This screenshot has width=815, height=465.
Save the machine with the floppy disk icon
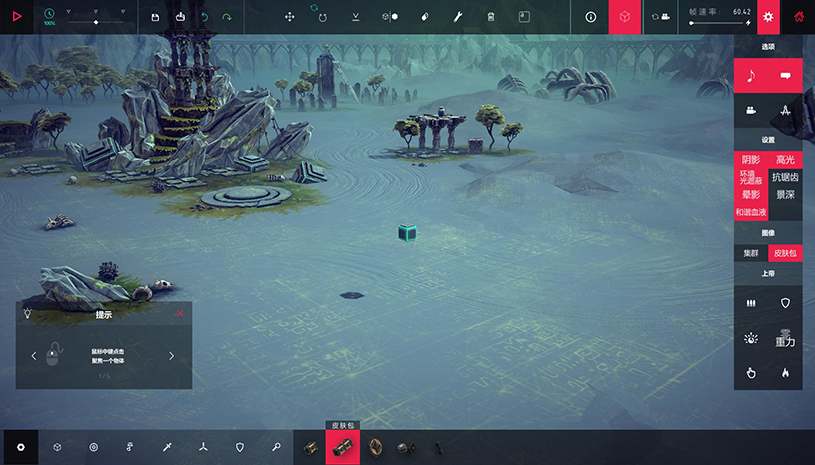pos(154,17)
